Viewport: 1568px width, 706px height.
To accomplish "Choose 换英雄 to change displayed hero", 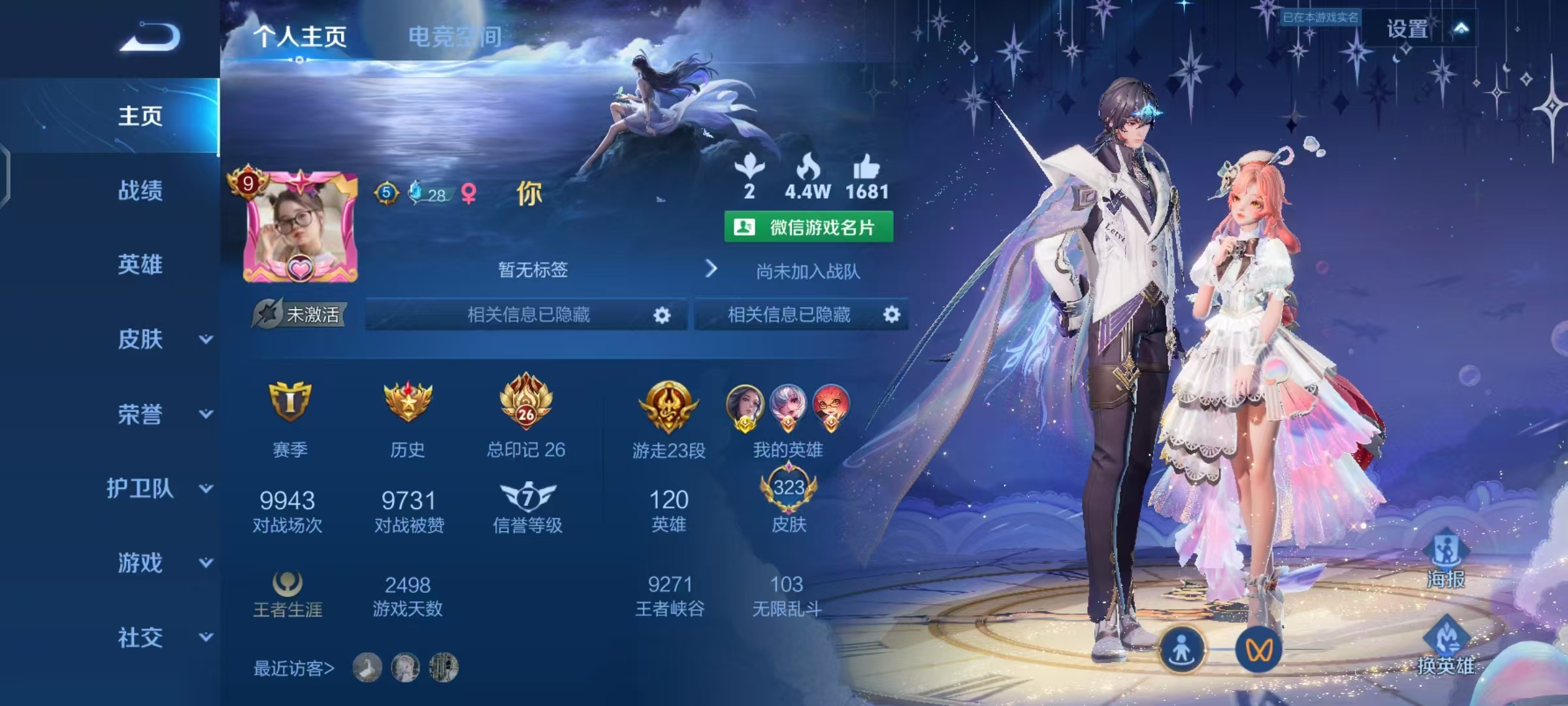I will coord(1445,647).
